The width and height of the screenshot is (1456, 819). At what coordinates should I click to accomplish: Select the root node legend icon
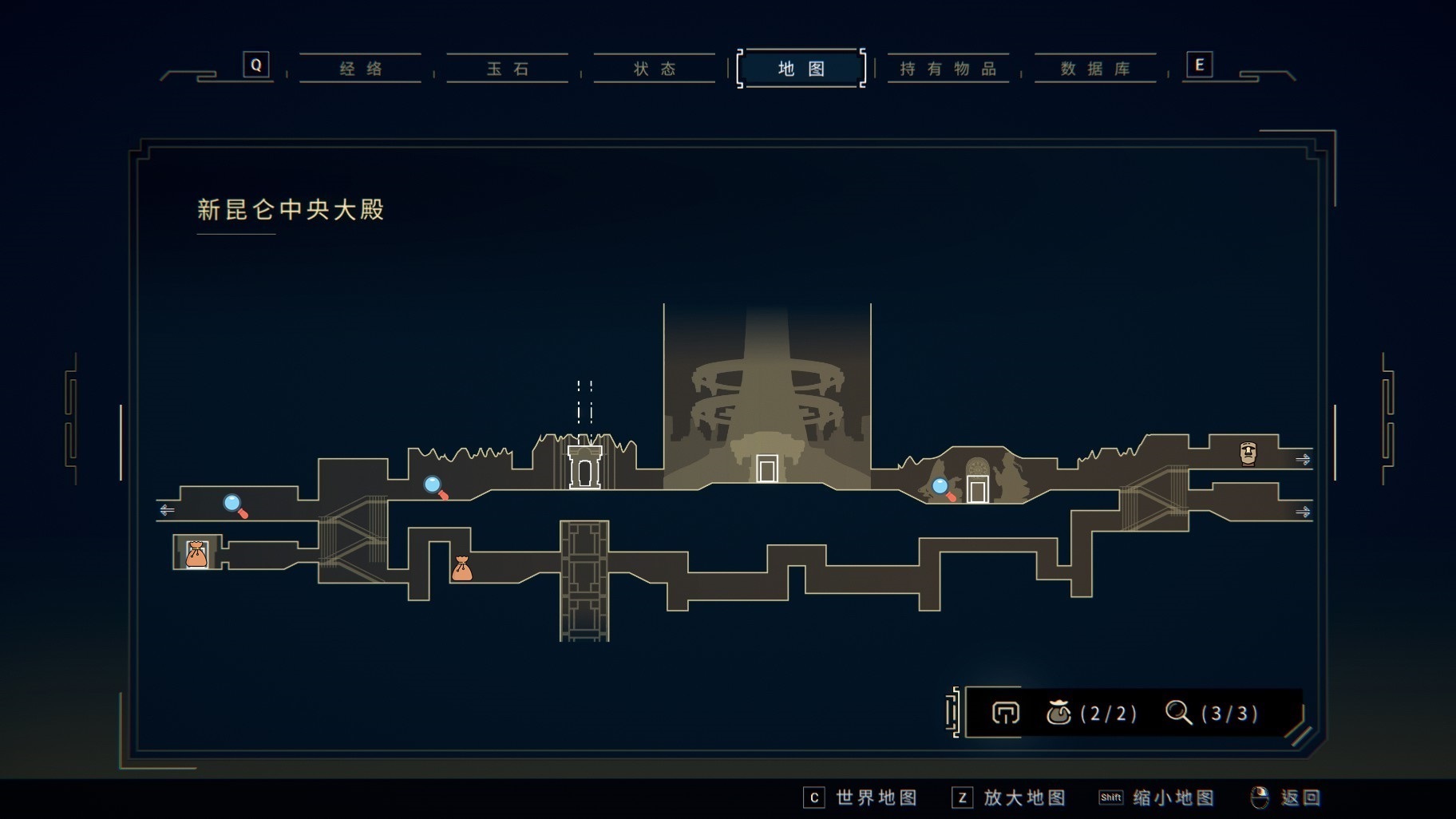click(x=1005, y=712)
